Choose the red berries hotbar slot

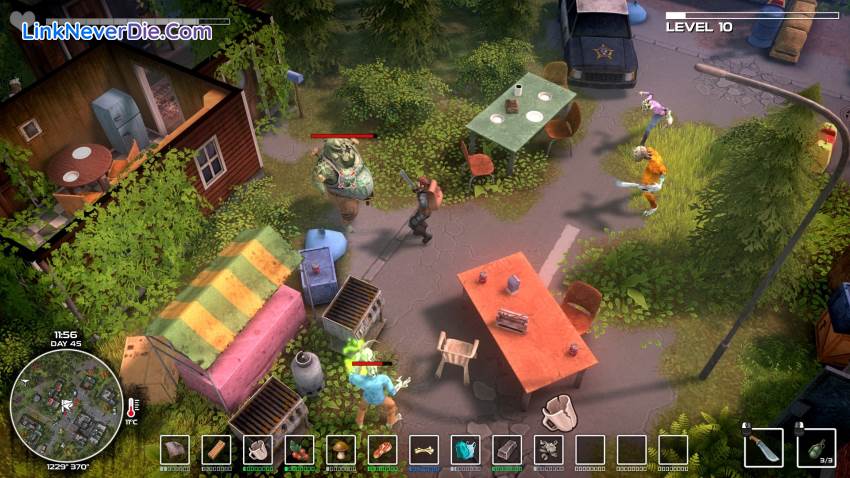(299, 450)
